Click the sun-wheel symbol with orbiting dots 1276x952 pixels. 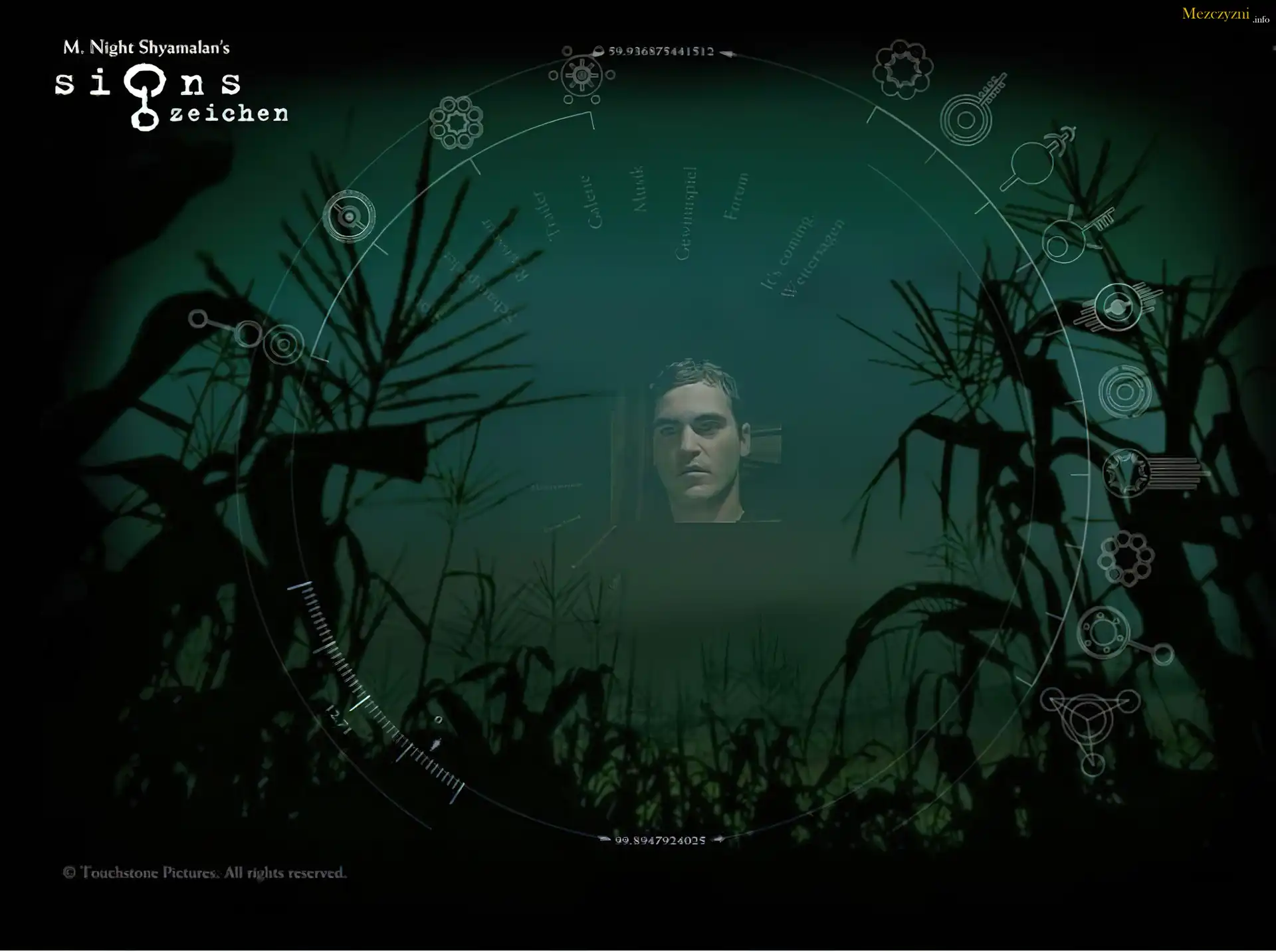[582, 75]
